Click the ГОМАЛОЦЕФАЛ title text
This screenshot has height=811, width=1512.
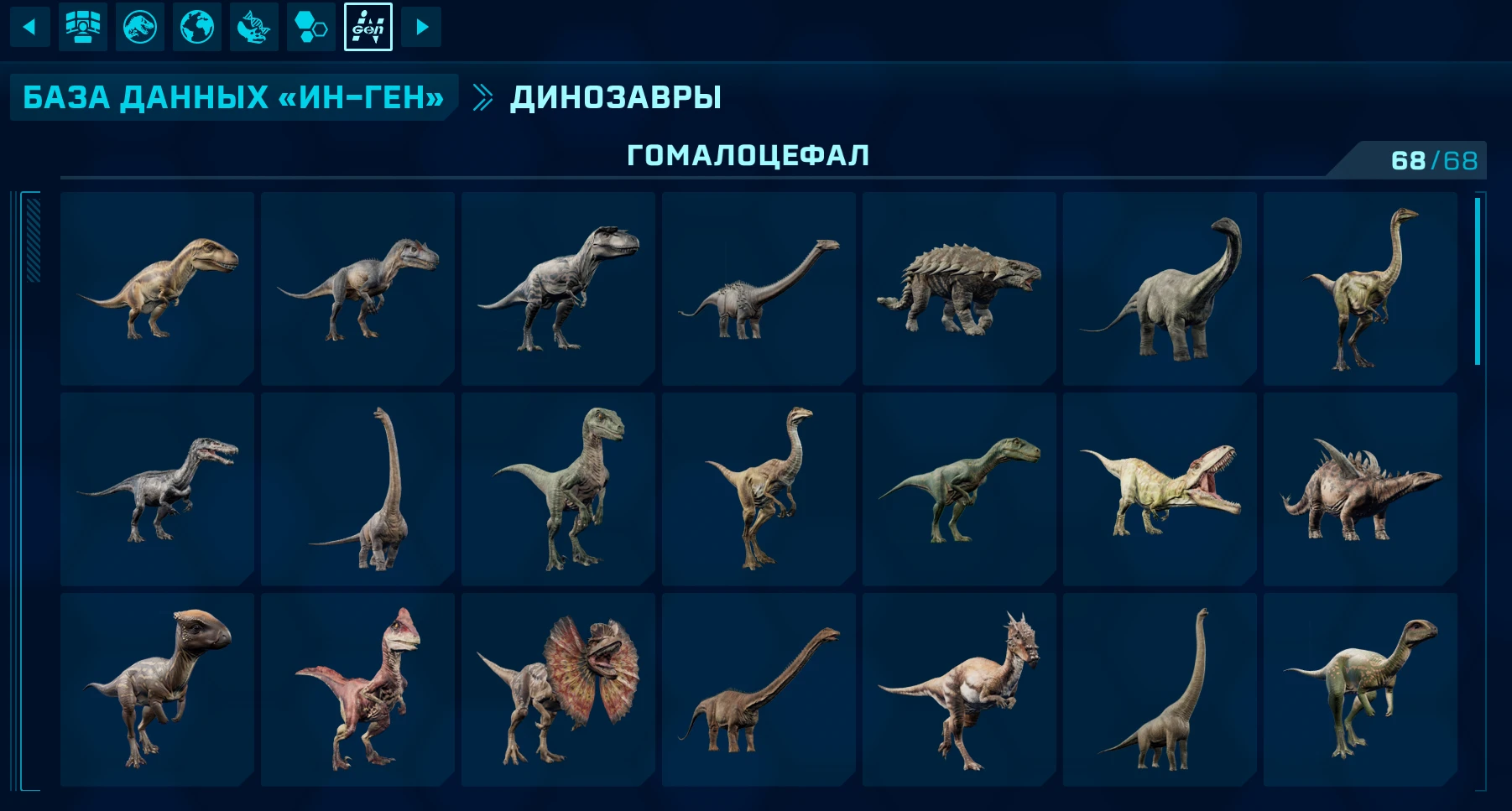[750, 153]
